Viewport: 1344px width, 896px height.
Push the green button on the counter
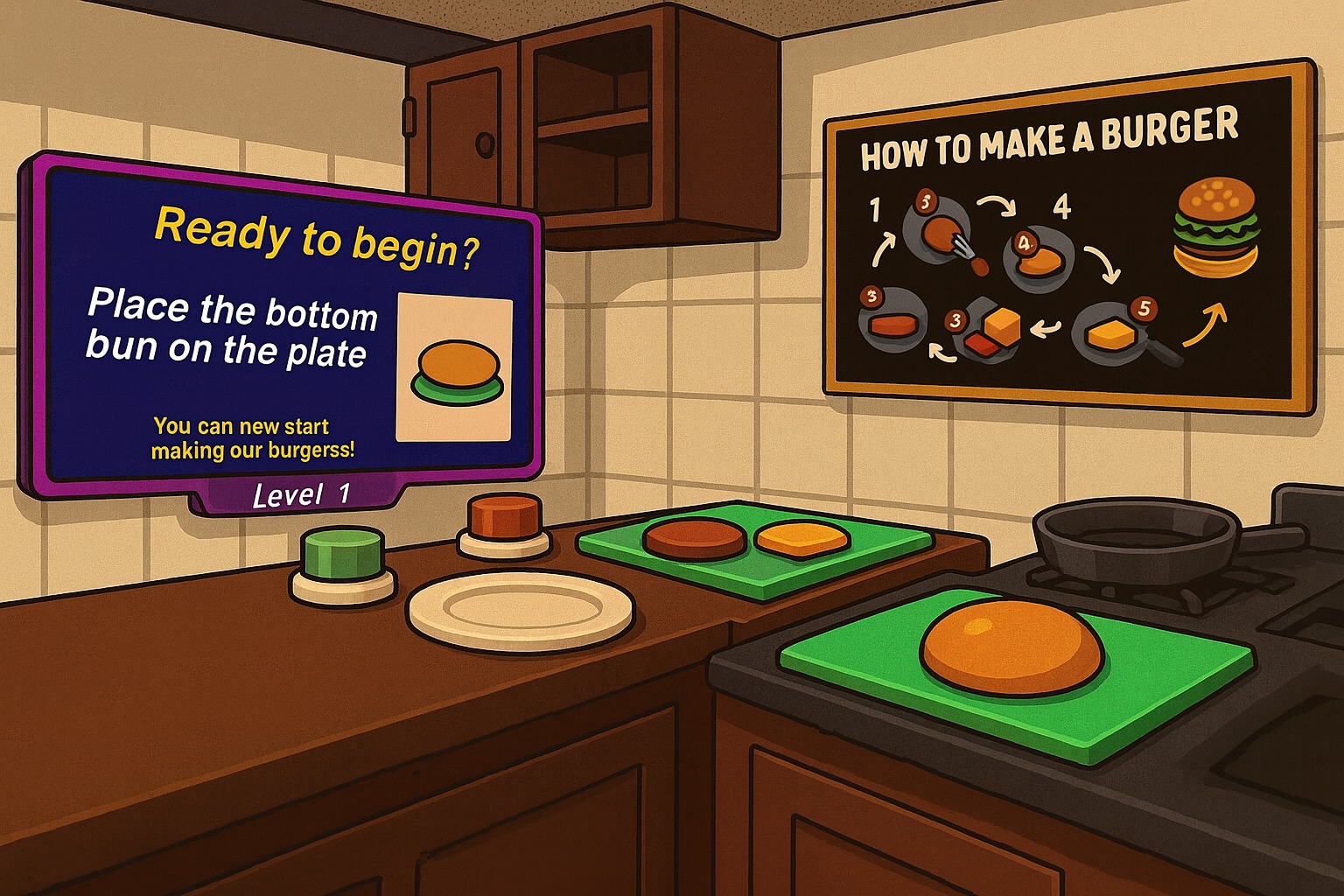(342, 555)
